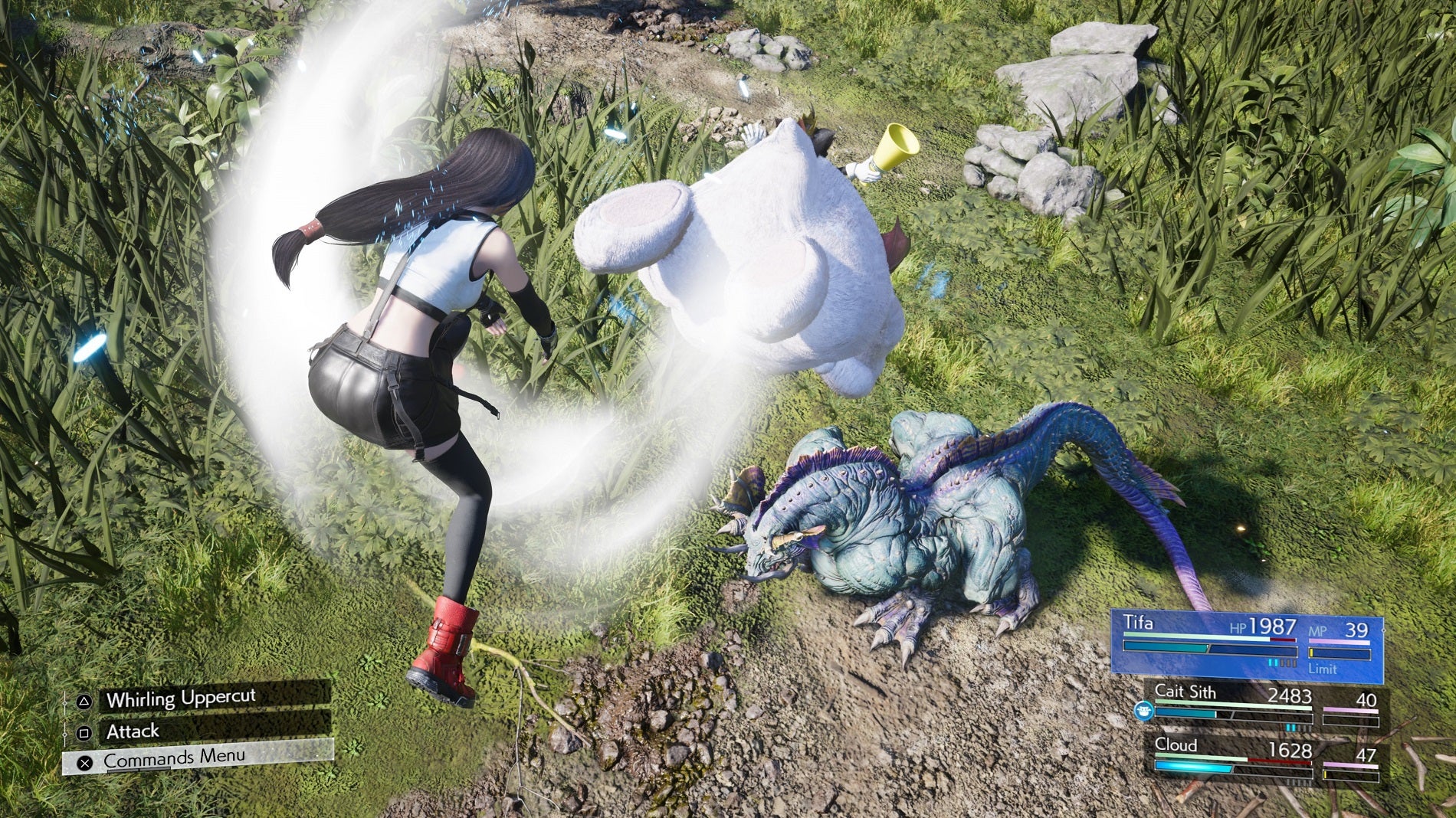The width and height of the screenshot is (1456, 818).
Task: Click Cloud's name label
Action: 1176,745
